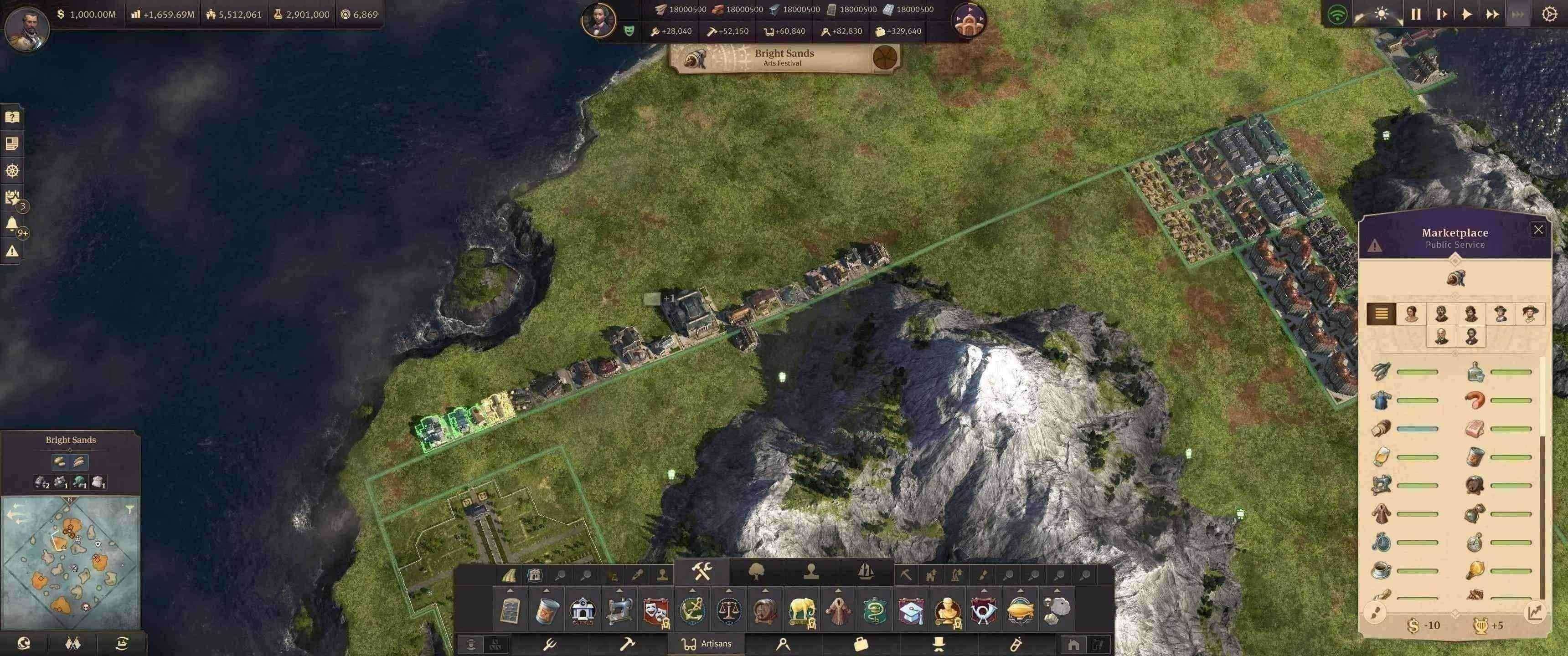This screenshot has width=1568, height=656.
Task: Open the notifications bell in sidebar
Action: (11, 225)
